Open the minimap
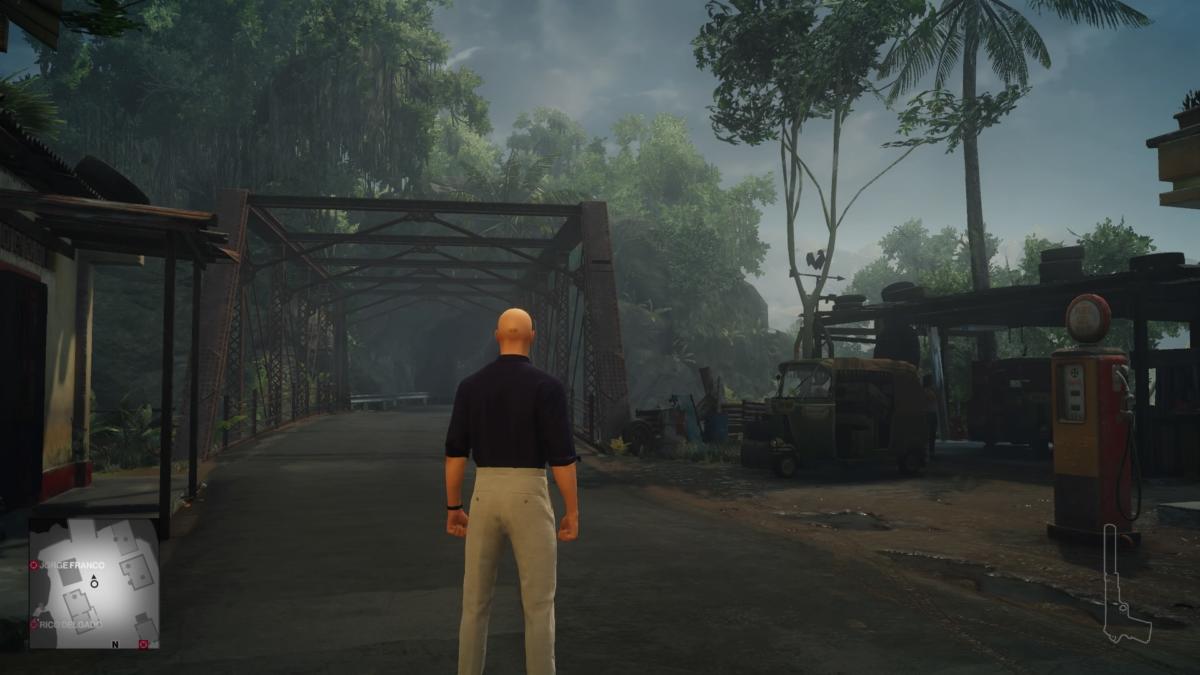 [94, 584]
